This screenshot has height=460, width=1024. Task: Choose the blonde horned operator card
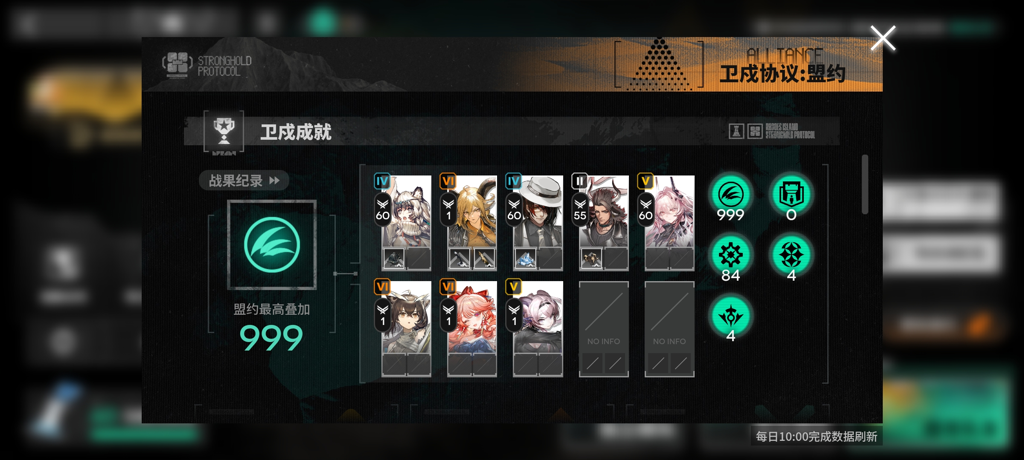pos(471,221)
